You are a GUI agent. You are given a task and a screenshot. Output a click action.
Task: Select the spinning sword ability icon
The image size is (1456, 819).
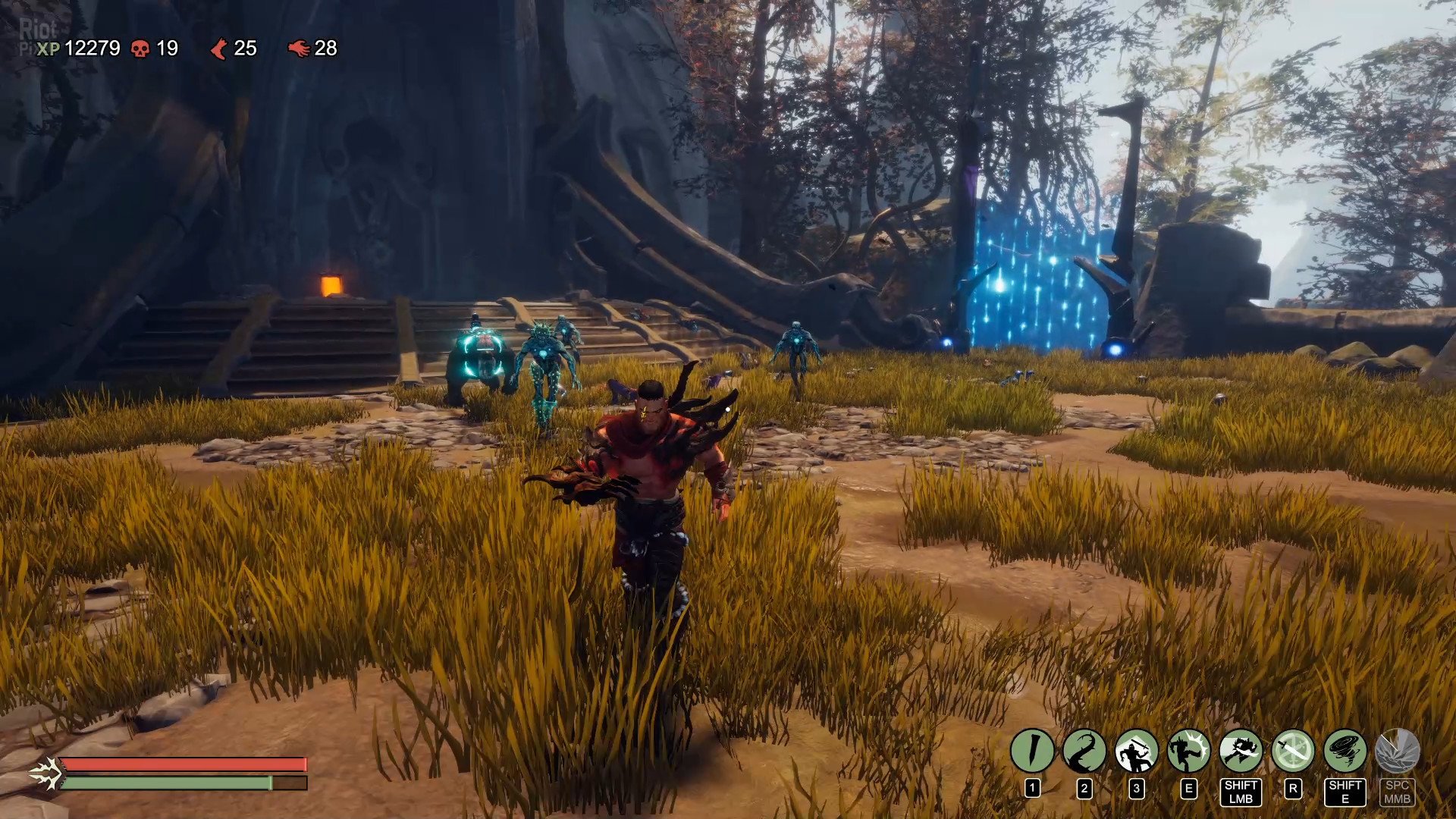pos(1293,751)
